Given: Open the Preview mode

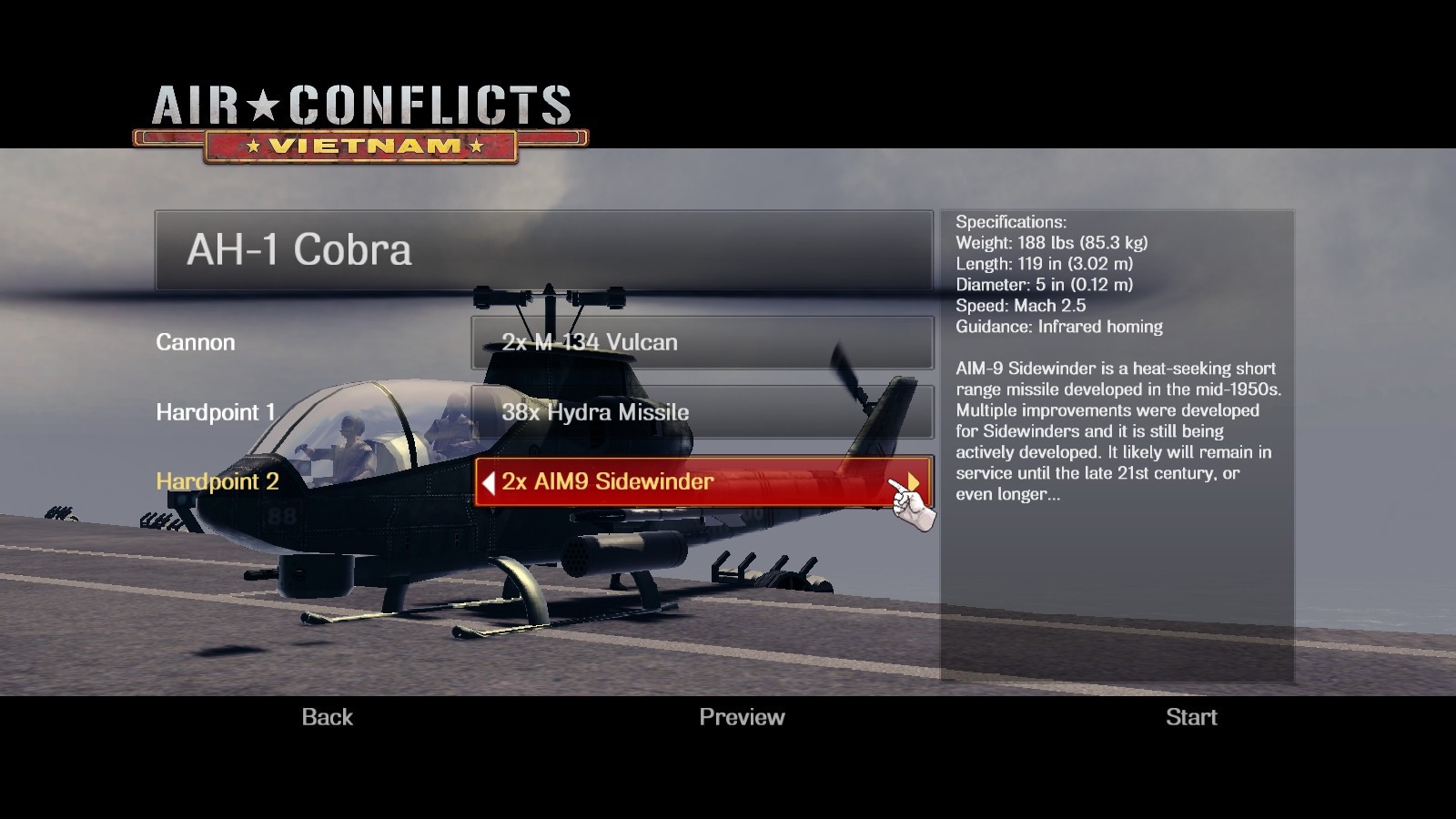Looking at the screenshot, I should pyautogui.click(x=742, y=717).
